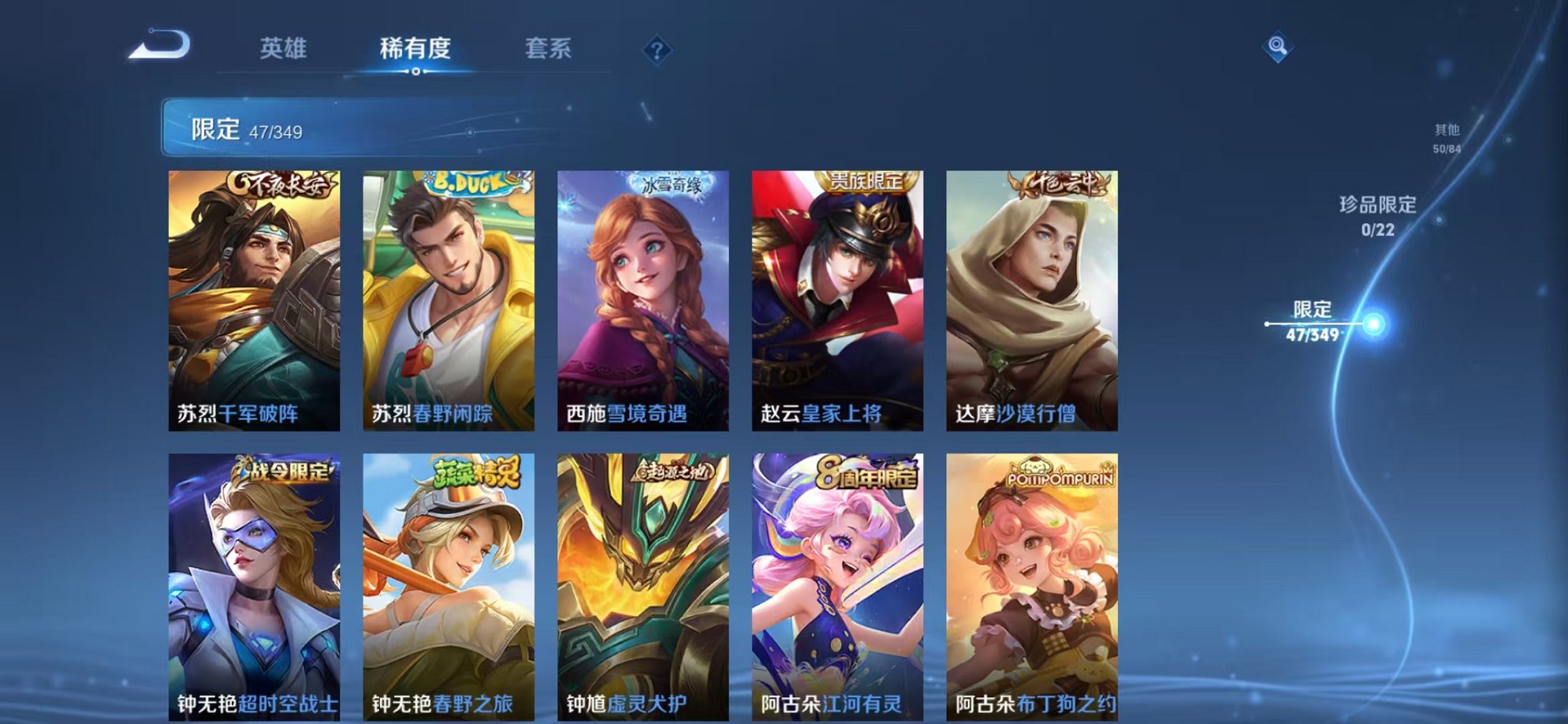Select the 苏烈春野闲踪 skin

(448, 300)
